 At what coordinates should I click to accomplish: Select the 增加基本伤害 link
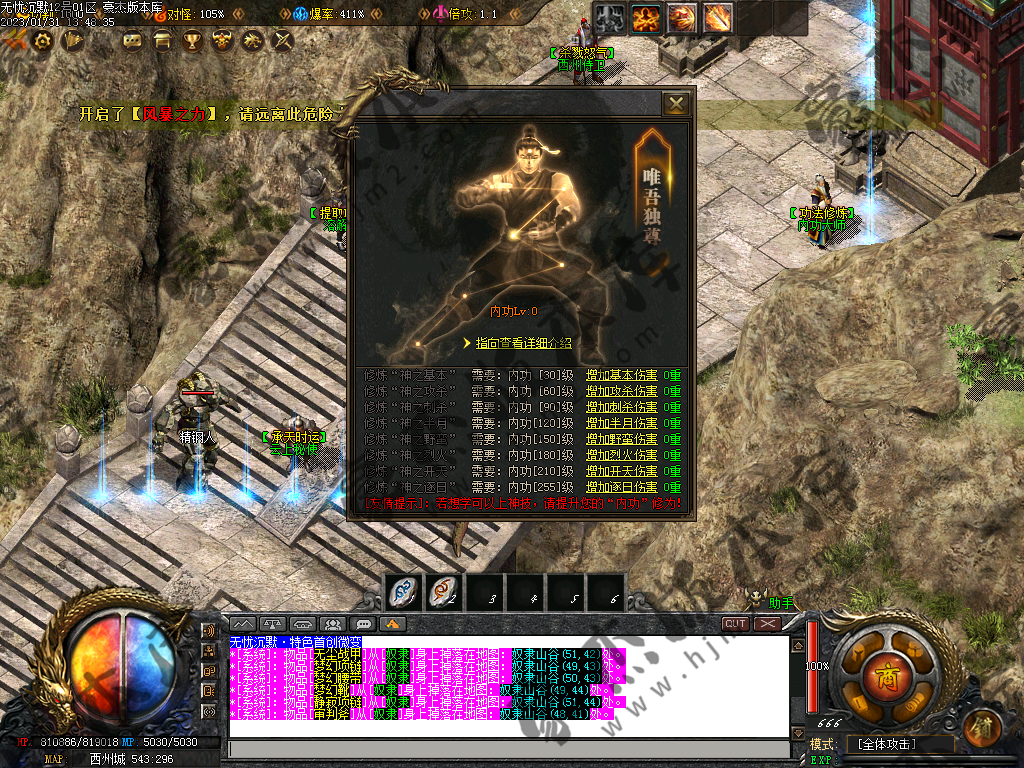(621, 376)
